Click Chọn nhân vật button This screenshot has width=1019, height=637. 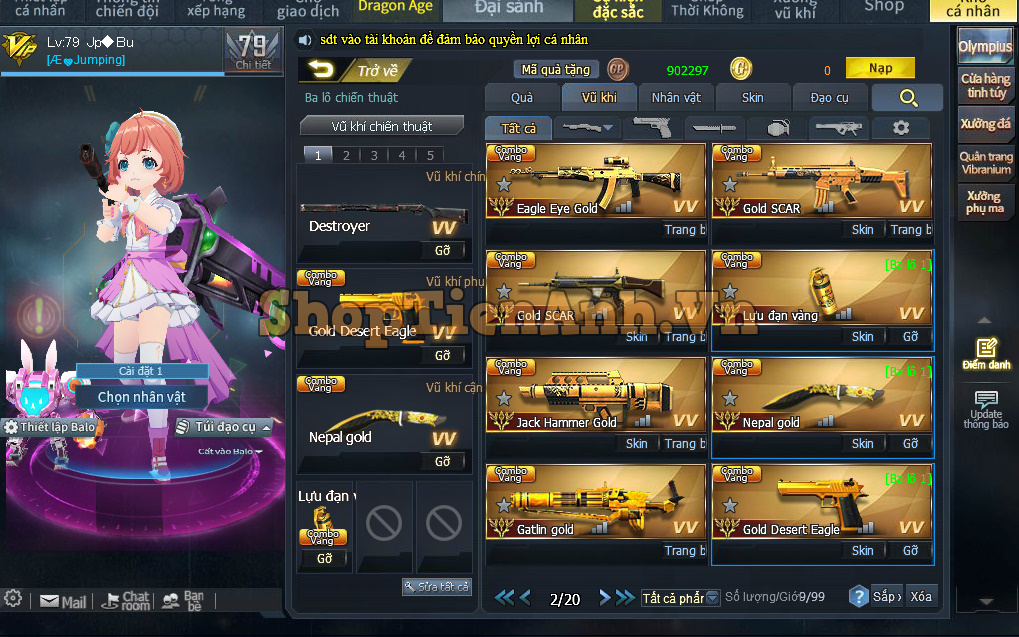pyautogui.click(x=142, y=397)
